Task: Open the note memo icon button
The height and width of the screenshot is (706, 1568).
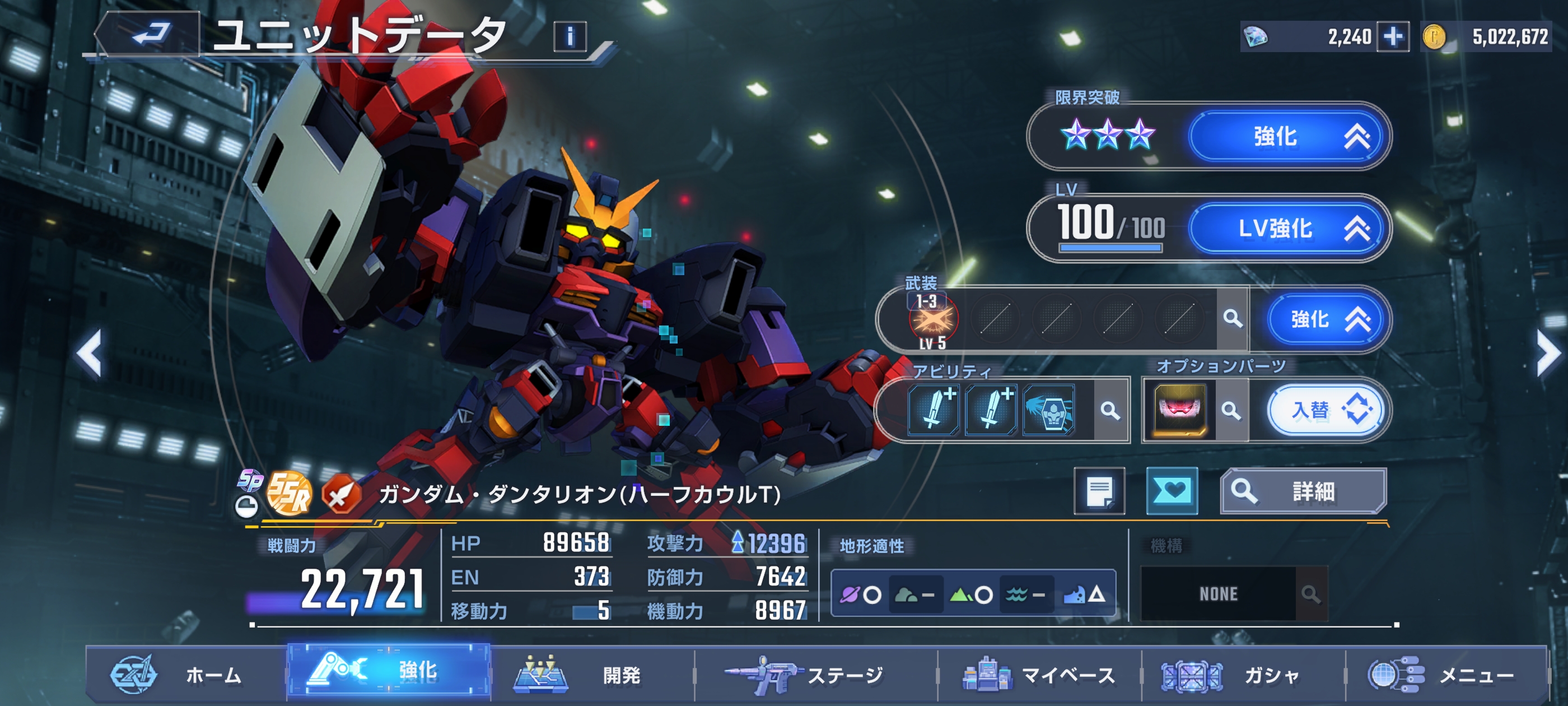Action: [1099, 491]
